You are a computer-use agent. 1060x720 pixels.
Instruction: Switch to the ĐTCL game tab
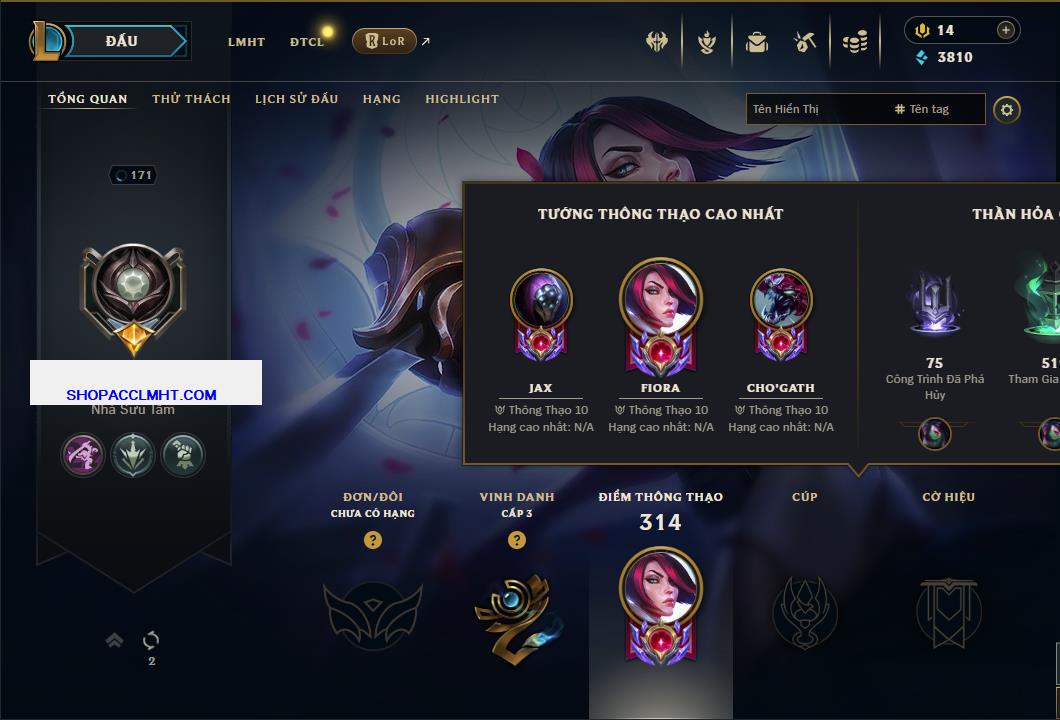[307, 42]
